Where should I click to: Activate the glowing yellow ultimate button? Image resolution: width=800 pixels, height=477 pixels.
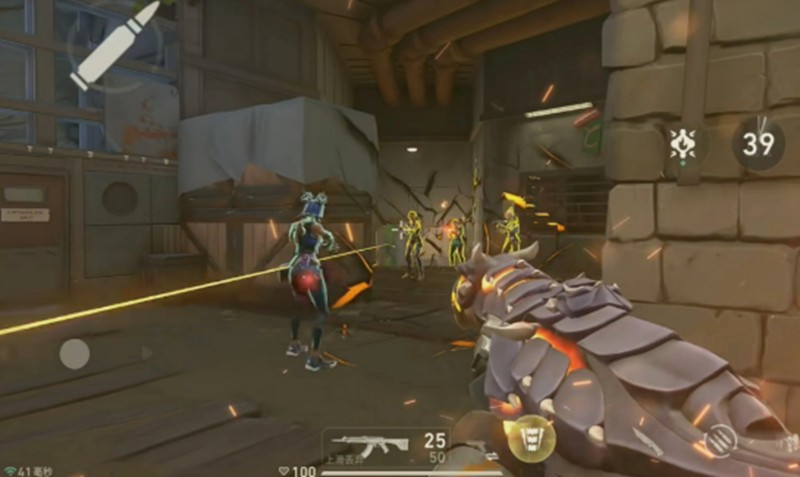point(530,438)
